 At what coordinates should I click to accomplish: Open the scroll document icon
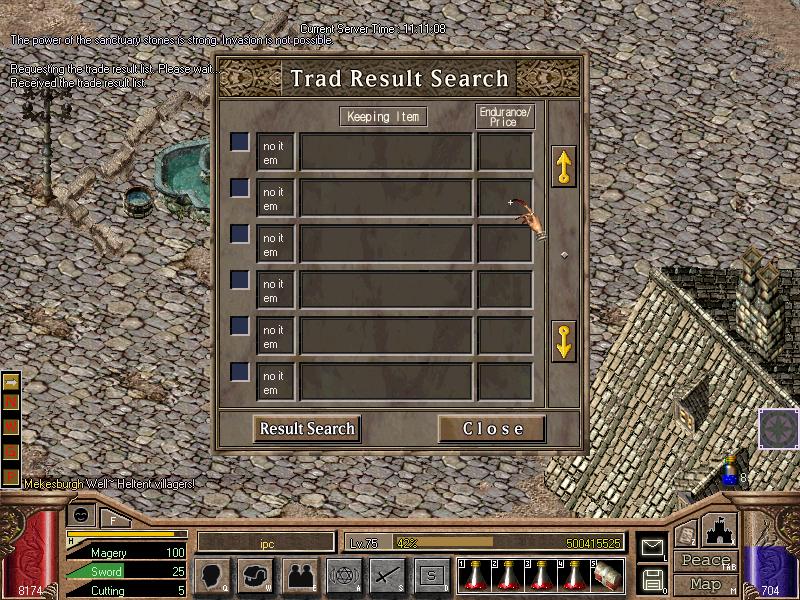coord(686,535)
